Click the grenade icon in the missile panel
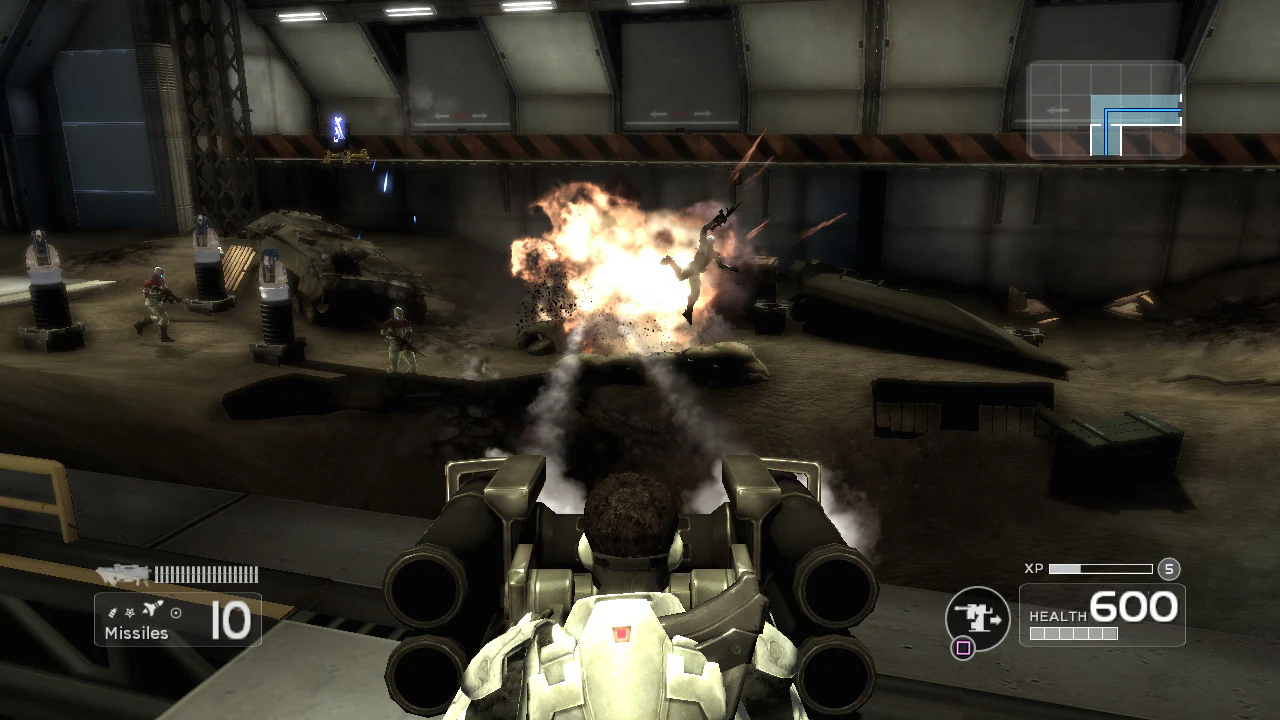This screenshot has height=720, width=1280. (x=113, y=611)
